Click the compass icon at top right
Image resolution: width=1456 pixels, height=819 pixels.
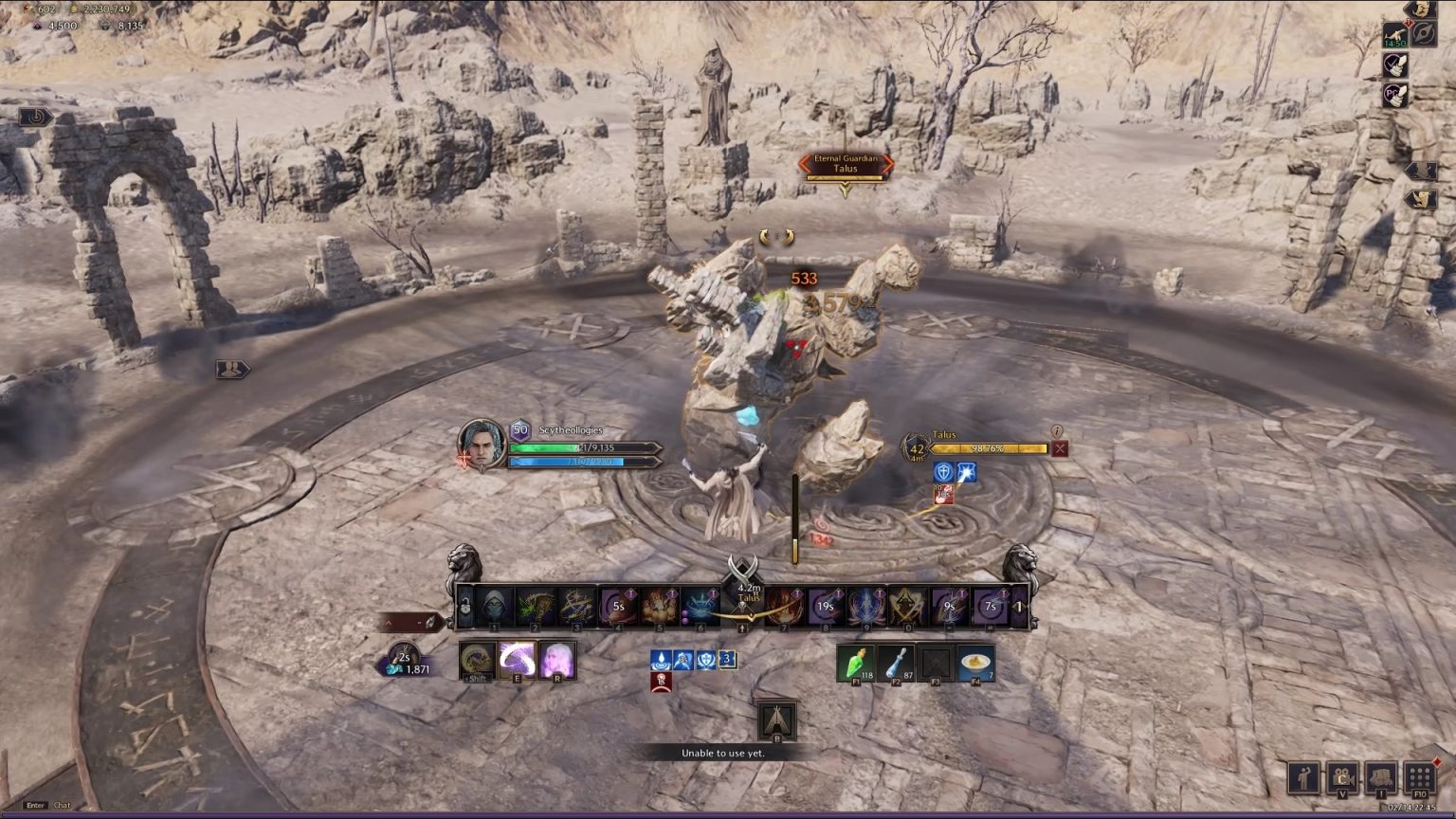point(1423,35)
